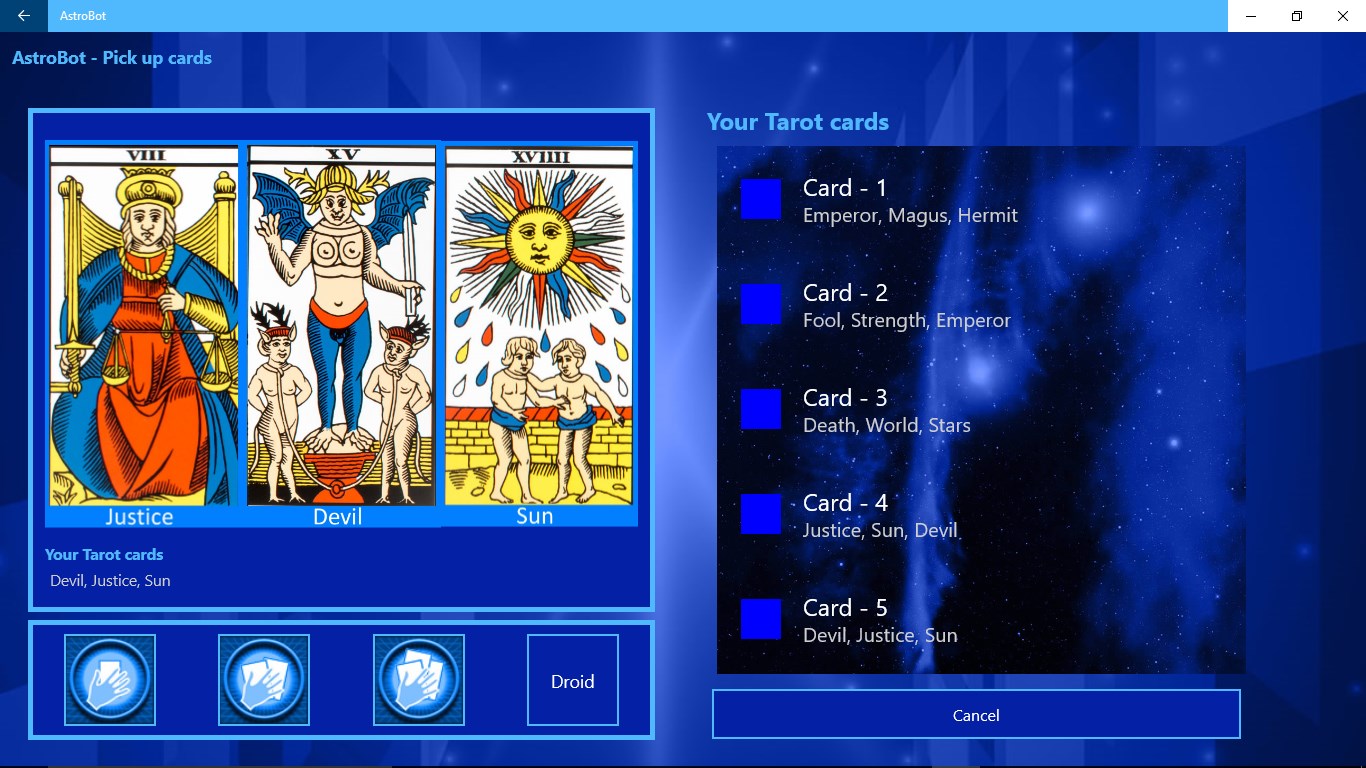Select the three-card draw icon
Screen dimensions: 1366x768
[418, 679]
